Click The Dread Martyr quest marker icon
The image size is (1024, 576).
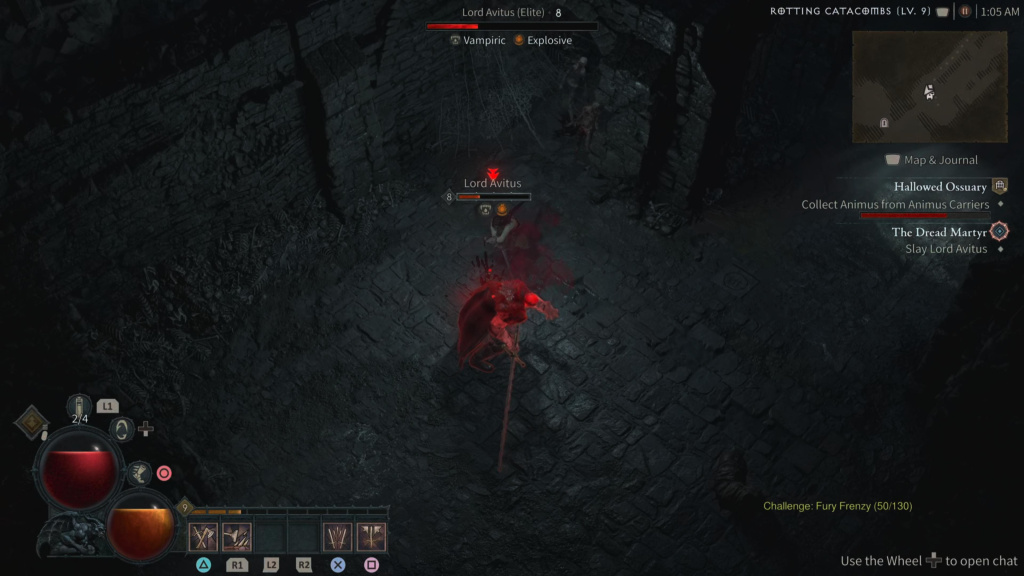(998, 232)
